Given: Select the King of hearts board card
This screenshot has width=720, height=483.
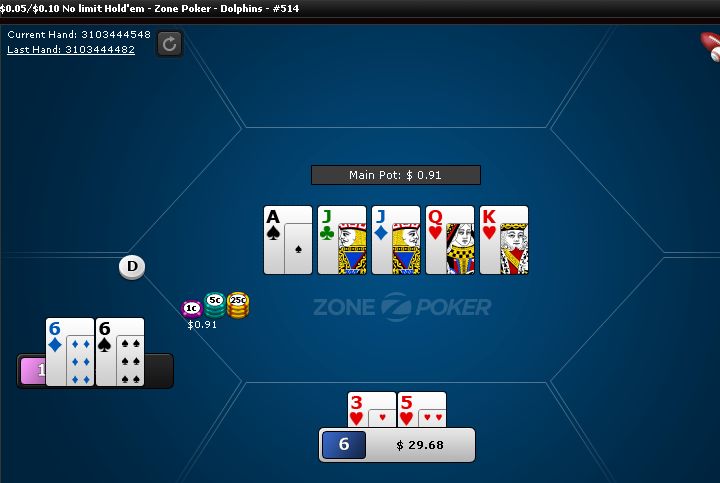Looking at the screenshot, I should (x=504, y=240).
